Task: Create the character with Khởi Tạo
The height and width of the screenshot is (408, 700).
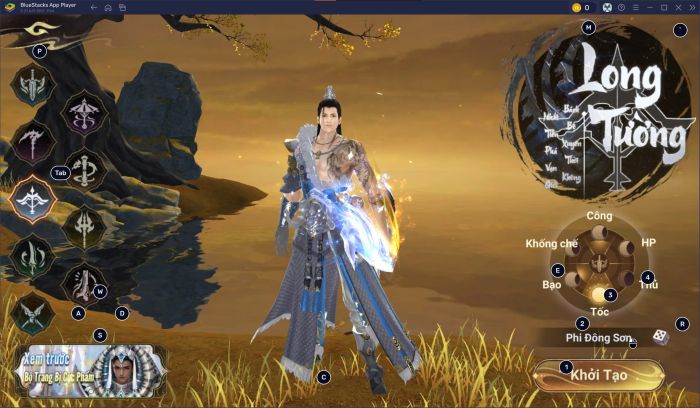Action: click(598, 374)
